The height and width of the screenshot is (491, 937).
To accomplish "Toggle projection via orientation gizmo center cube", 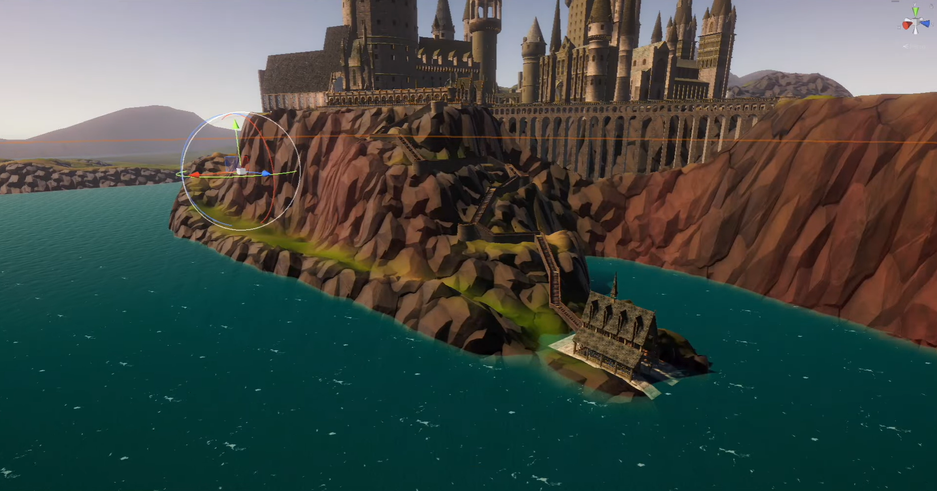I will (x=915, y=22).
